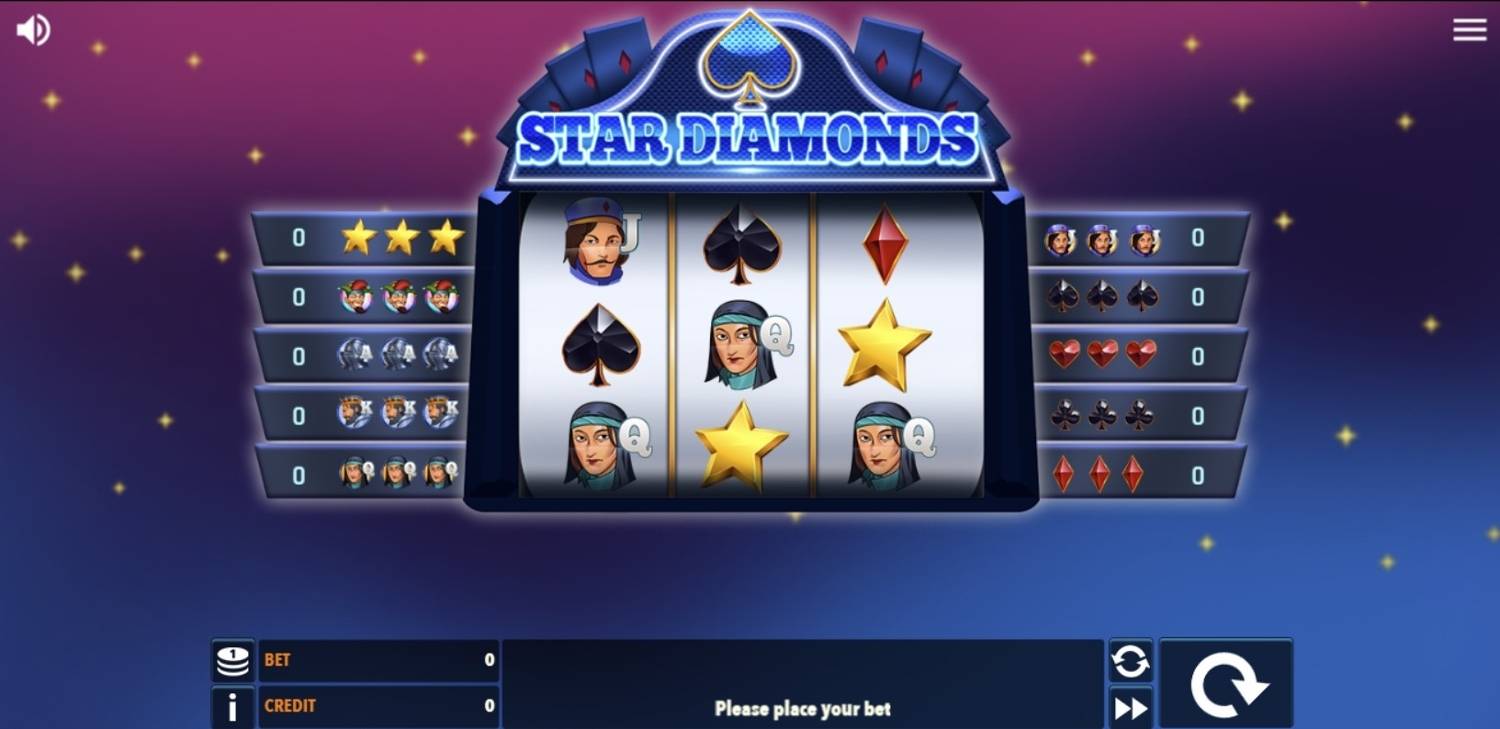Enable turbo mode with fast-forward icon
The image size is (1500, 729).
pos(1129,707)
